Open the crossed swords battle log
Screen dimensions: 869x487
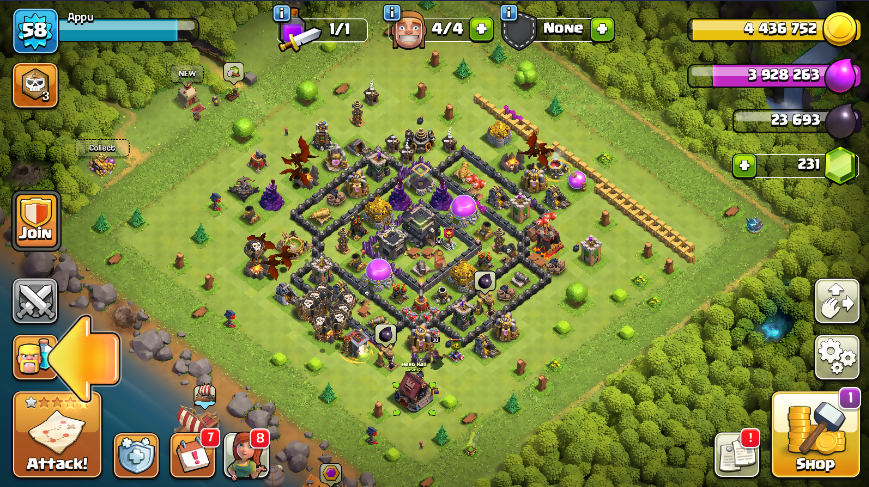coord(35,301)
